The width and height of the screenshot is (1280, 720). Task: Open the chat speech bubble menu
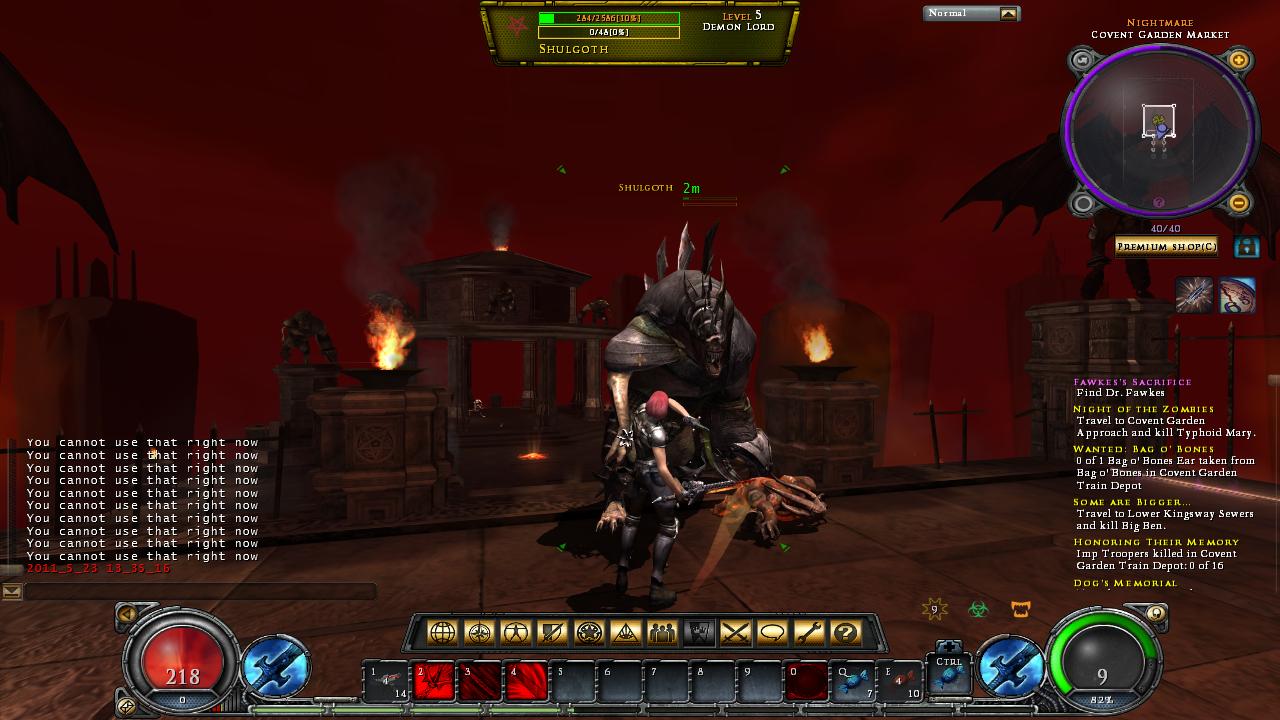772,632
